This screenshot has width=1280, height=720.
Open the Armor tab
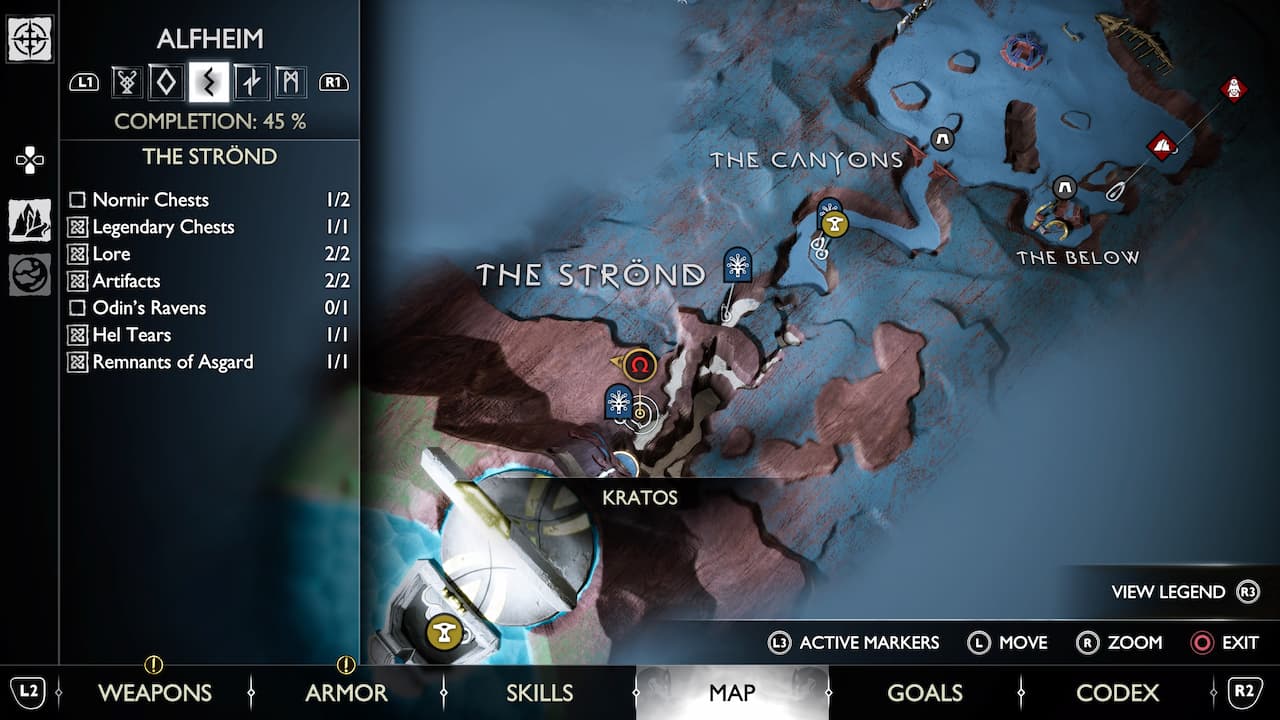point(346,692)
